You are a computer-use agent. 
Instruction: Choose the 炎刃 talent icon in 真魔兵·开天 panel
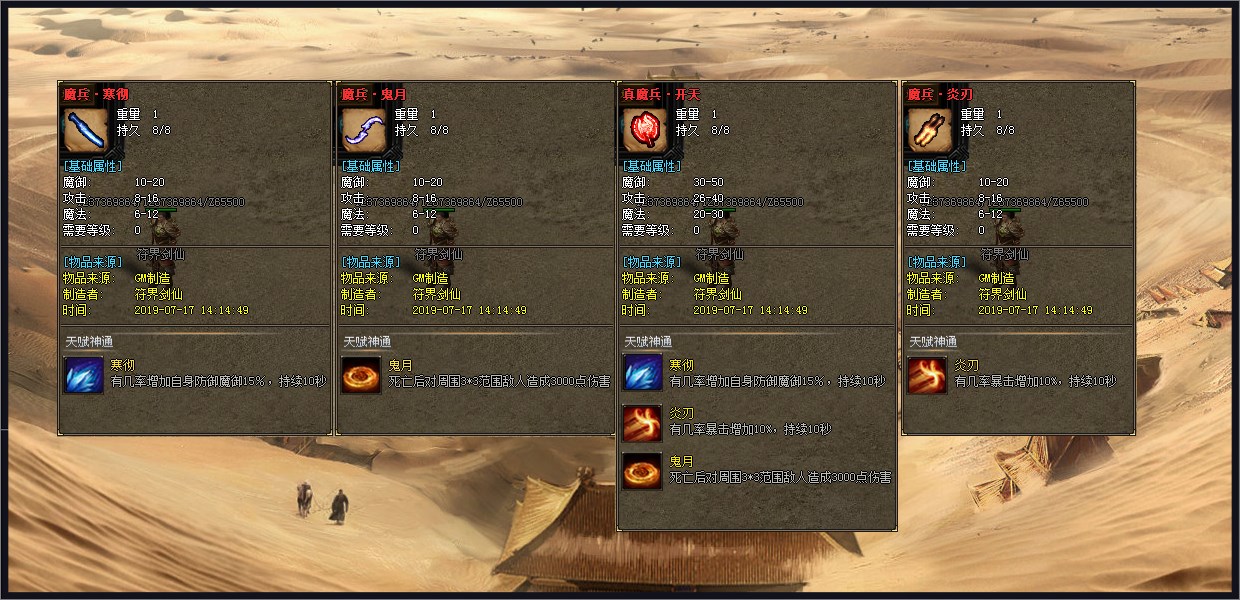[642, 423]
